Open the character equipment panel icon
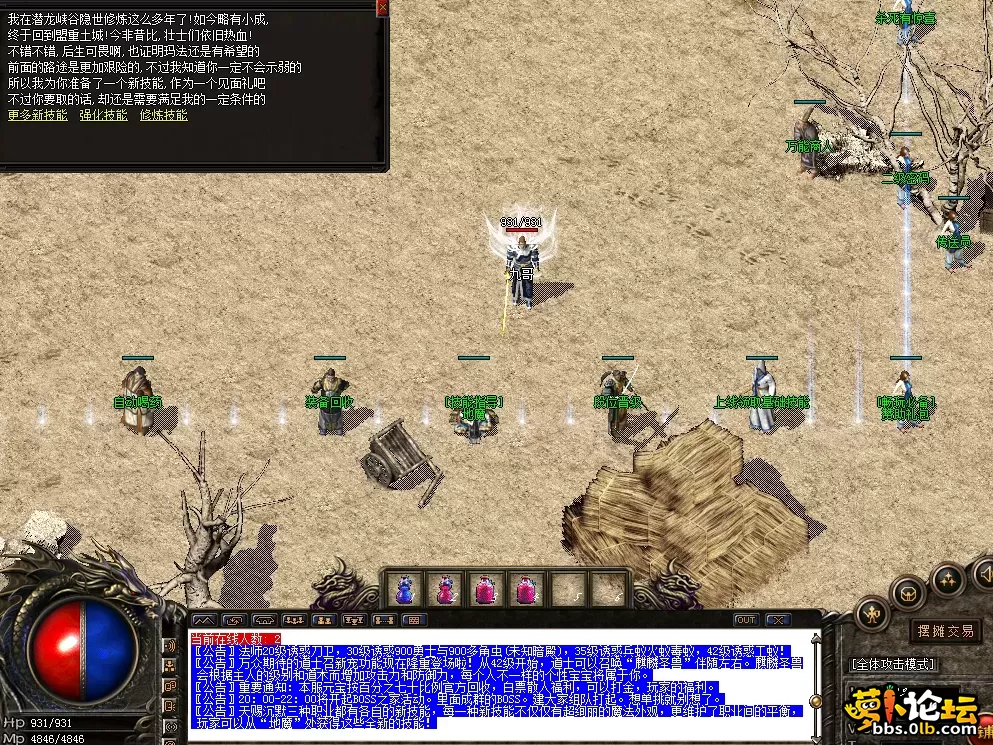 pos(872,611)
